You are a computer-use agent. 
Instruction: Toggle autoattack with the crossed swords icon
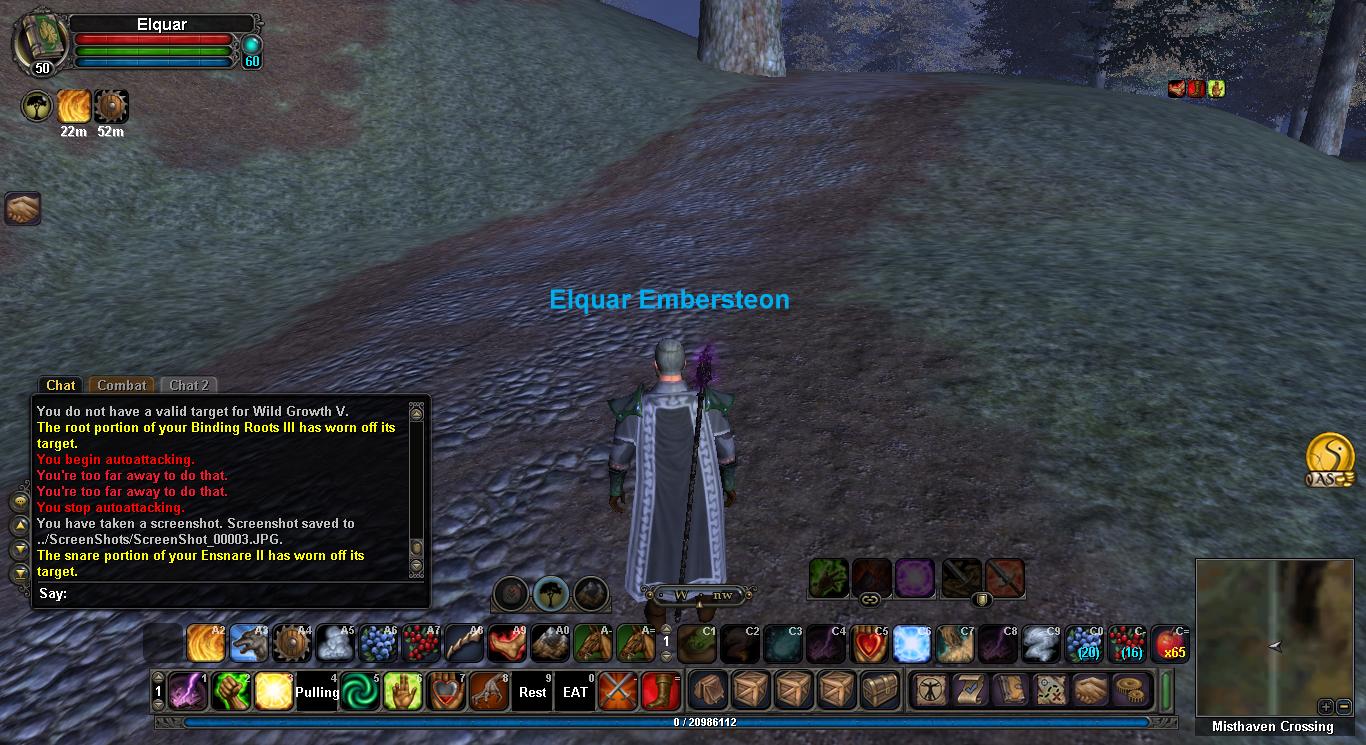click(x=618, y=691)
